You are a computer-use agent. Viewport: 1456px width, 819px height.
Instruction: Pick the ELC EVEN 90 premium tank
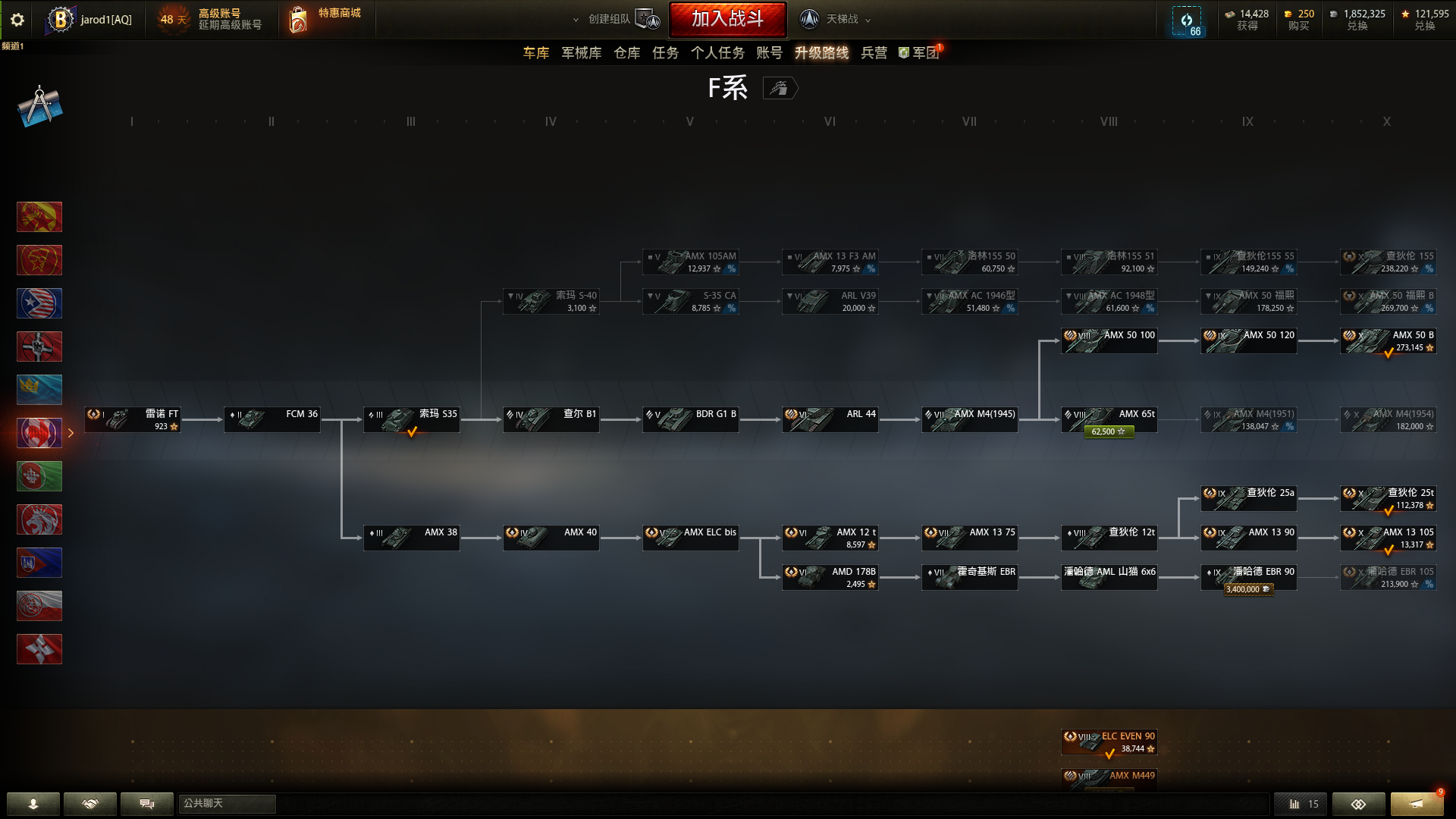(x=1109, y=742)
